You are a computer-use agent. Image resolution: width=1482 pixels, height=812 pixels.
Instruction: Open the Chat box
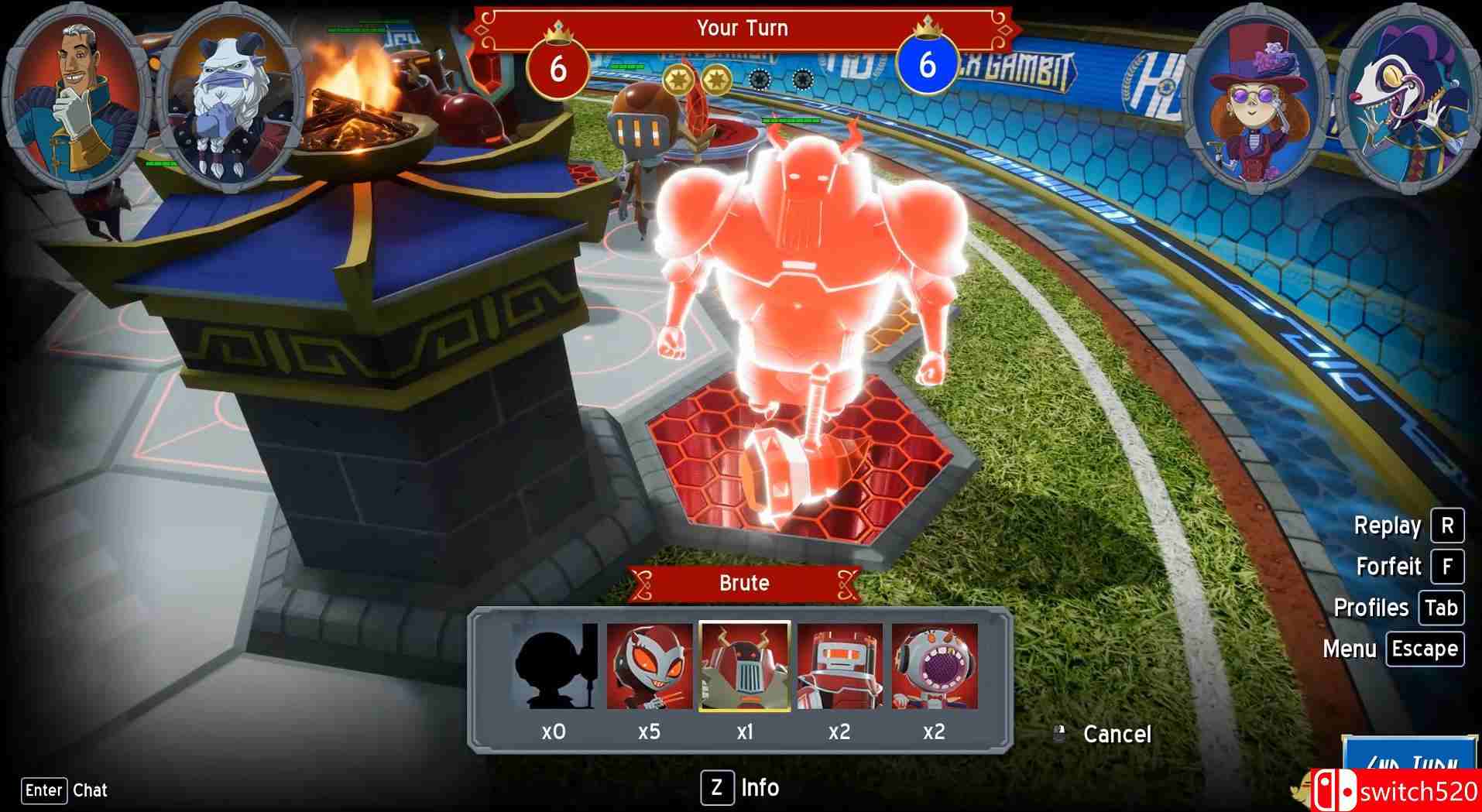pos(44,790)
